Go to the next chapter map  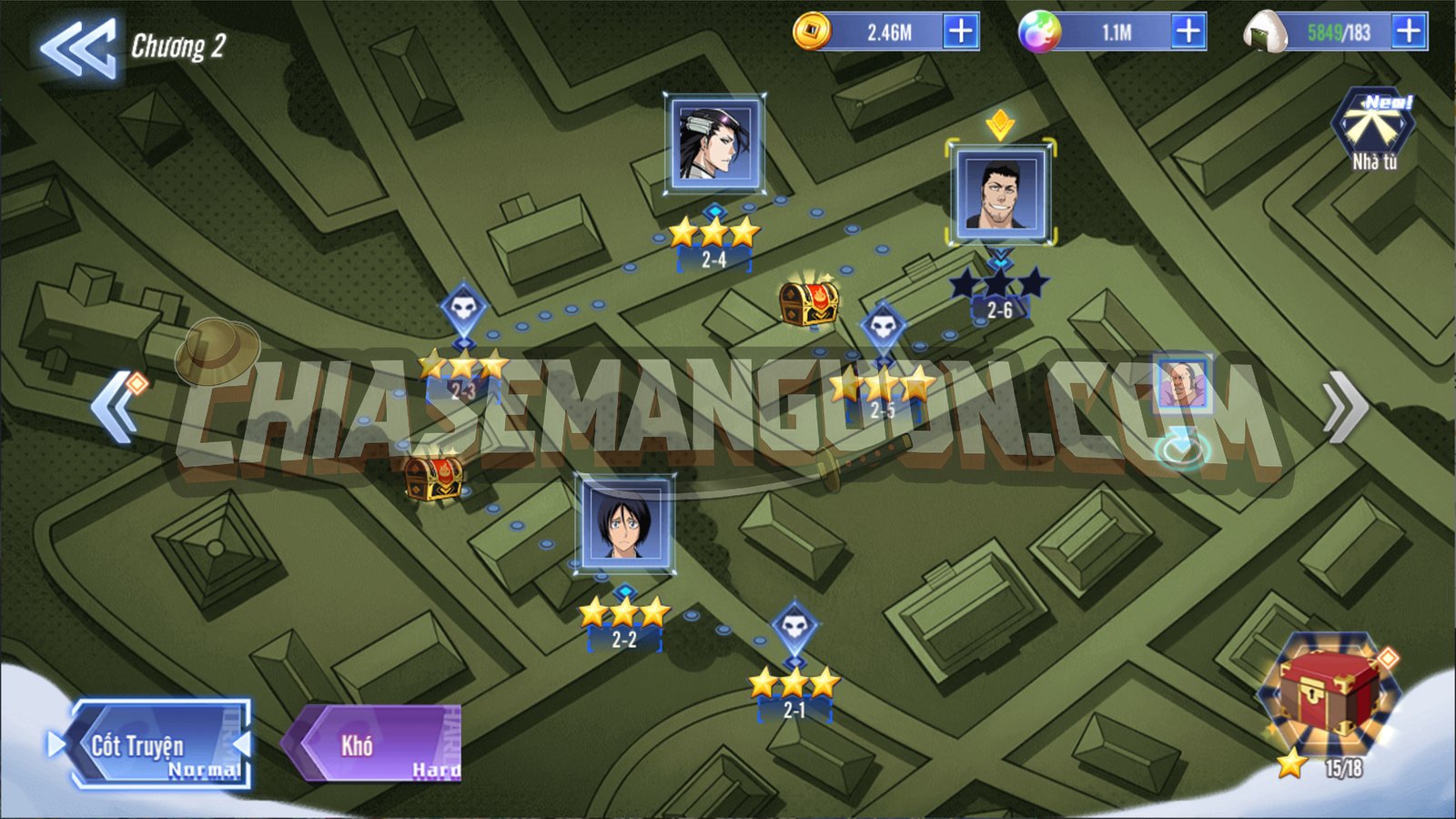[x=1345, y=407]
